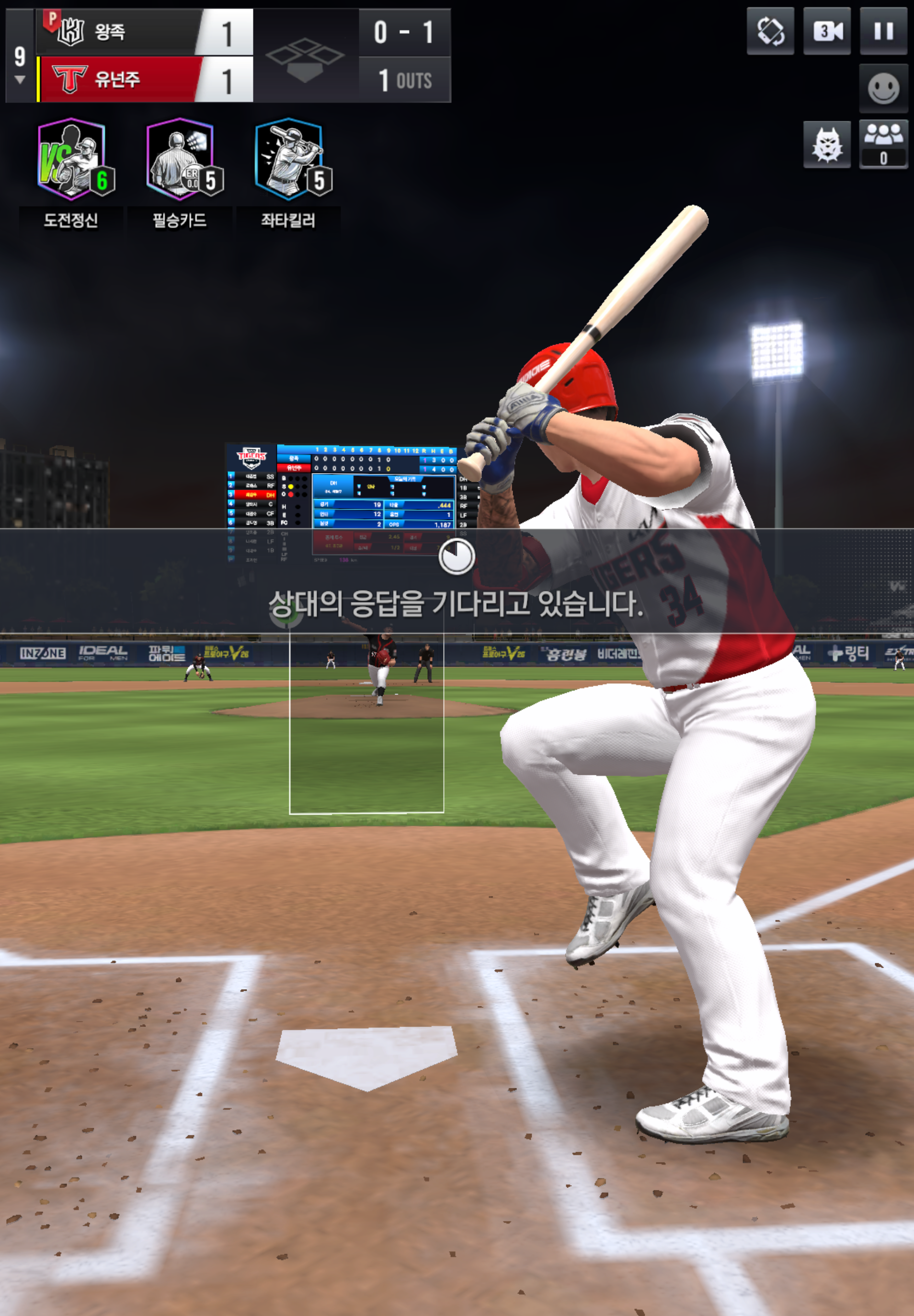Show the spectators list icon
Image resolution: width=914 pixels, height=1316 pixels.
883,143
